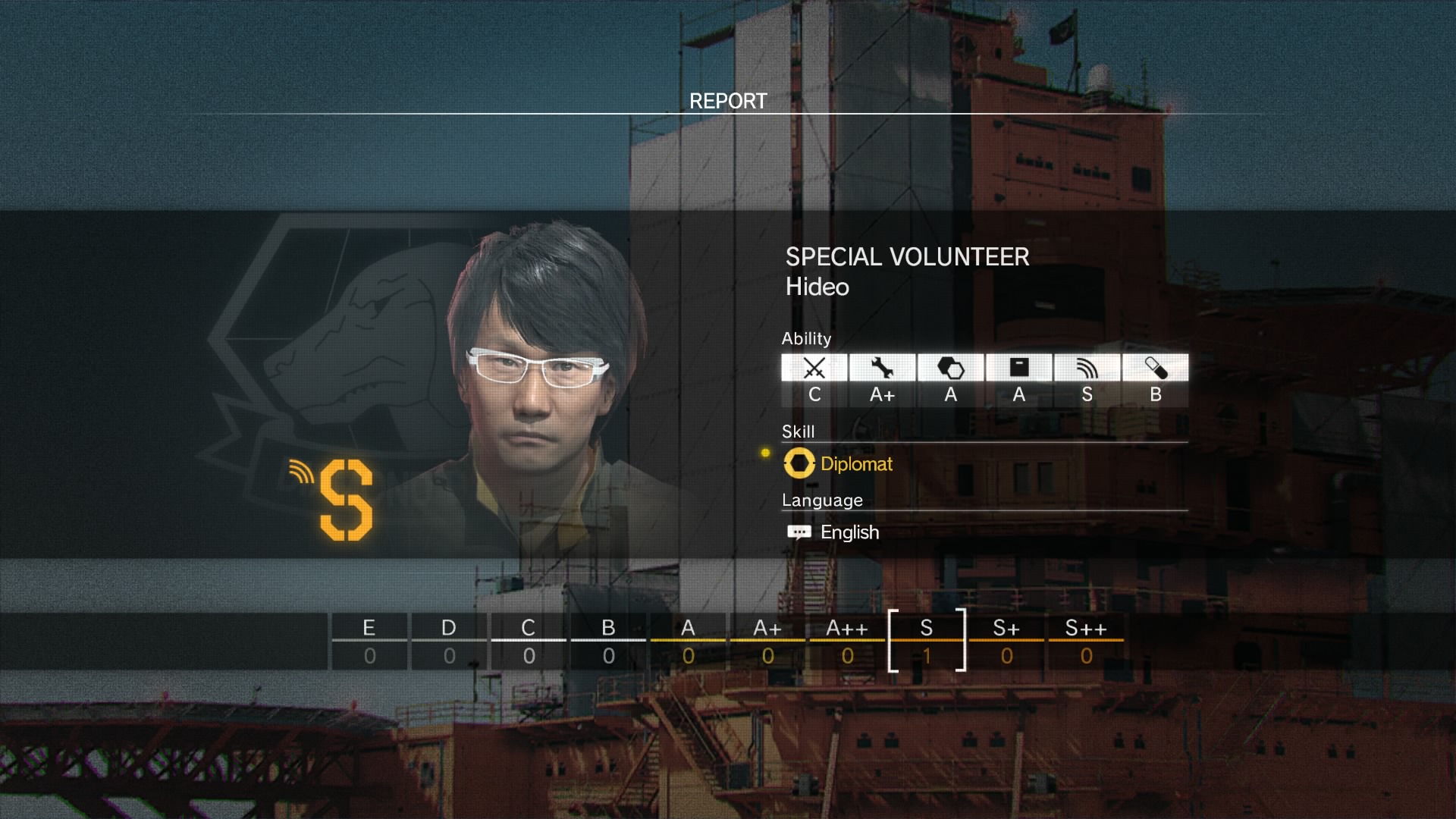Select the wrench R&D ability icon
The width and height of the screenshot is (1456, 819).
point(882,369)
